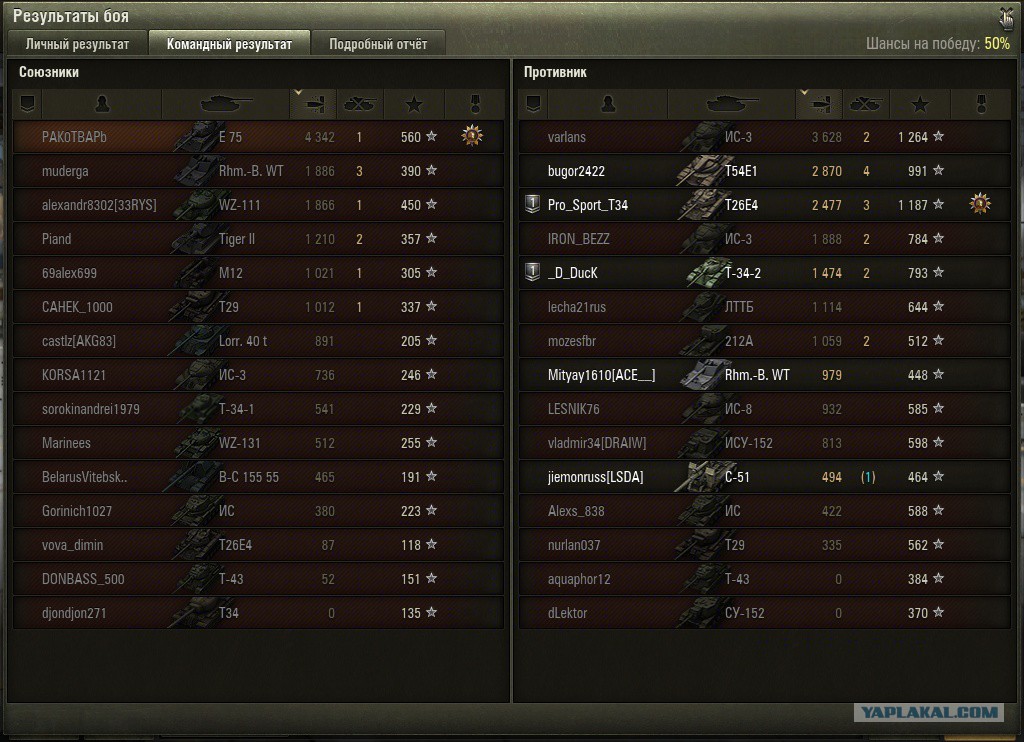Choose muderga's row in allies list
This screenshot has width=1024, height=742.
[258, 171]
